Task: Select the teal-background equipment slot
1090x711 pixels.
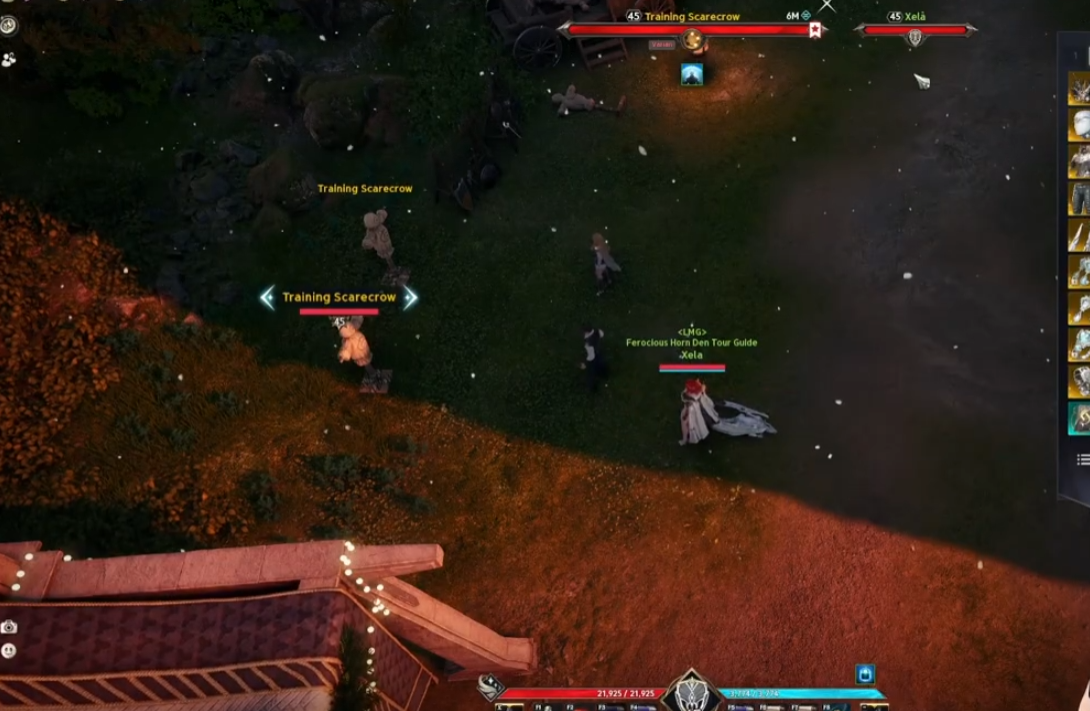Action: (x=1079, y=418)
